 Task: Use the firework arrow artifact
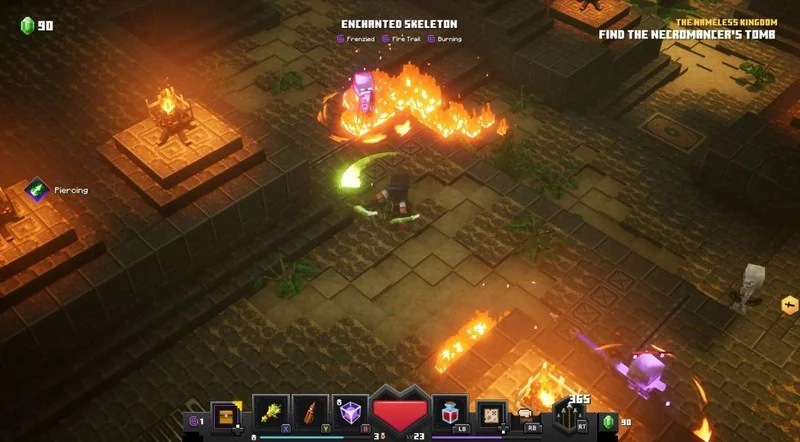(x=311, y=412)
